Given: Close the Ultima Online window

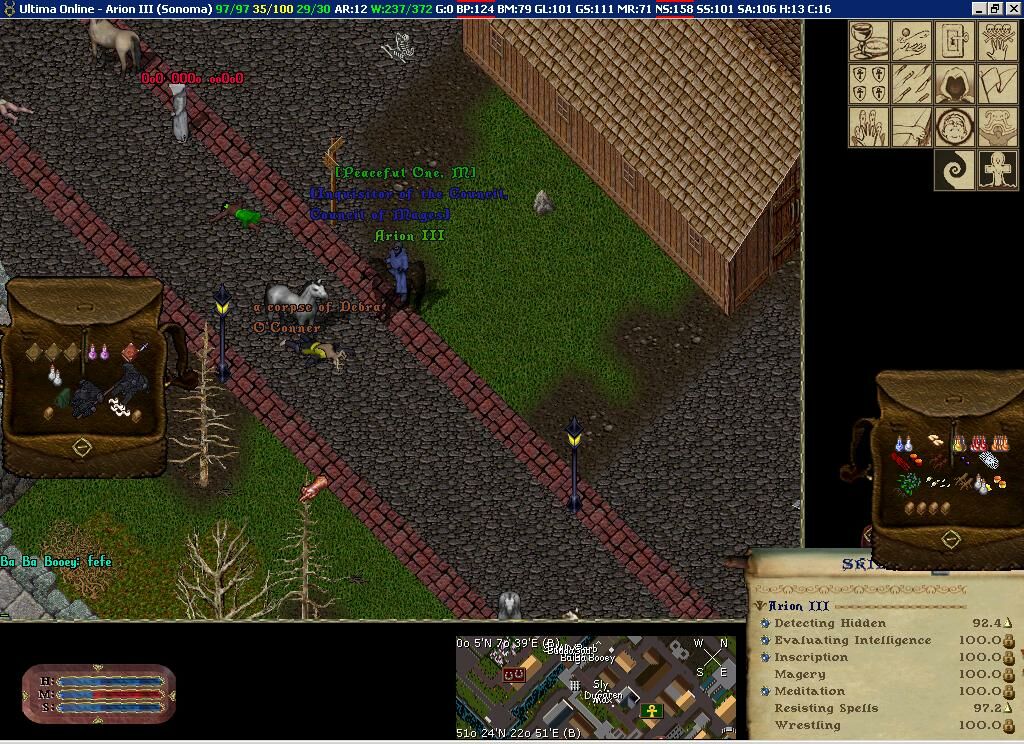Looking at the screenshot, I should click(1012, 8).
